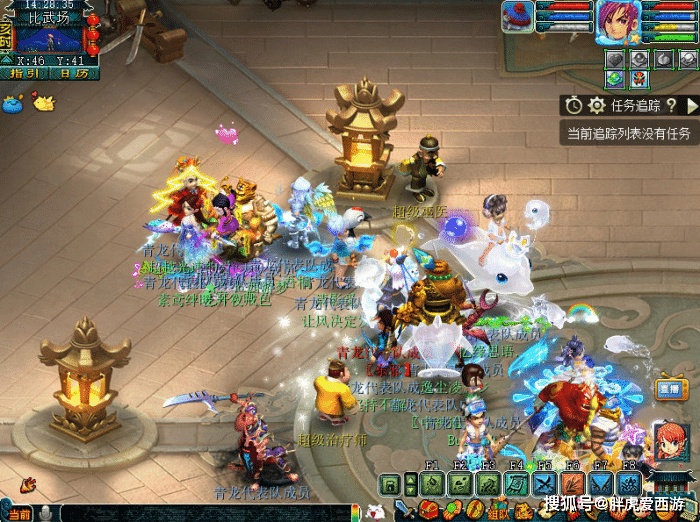Use the F6 orange skill slot
The image size is (700, 522).
click(574, 484)
